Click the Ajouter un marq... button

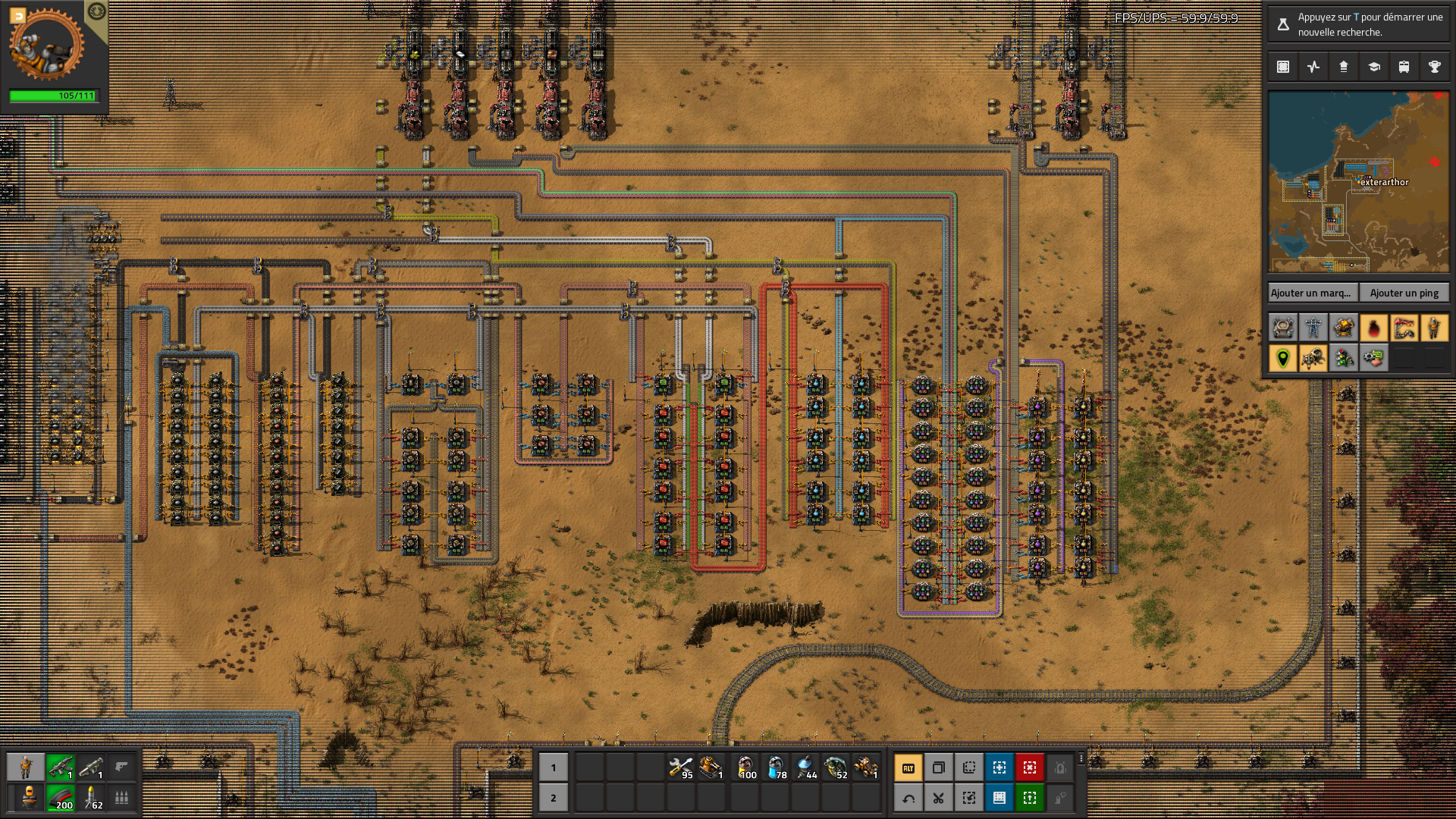pos(1311,293)
